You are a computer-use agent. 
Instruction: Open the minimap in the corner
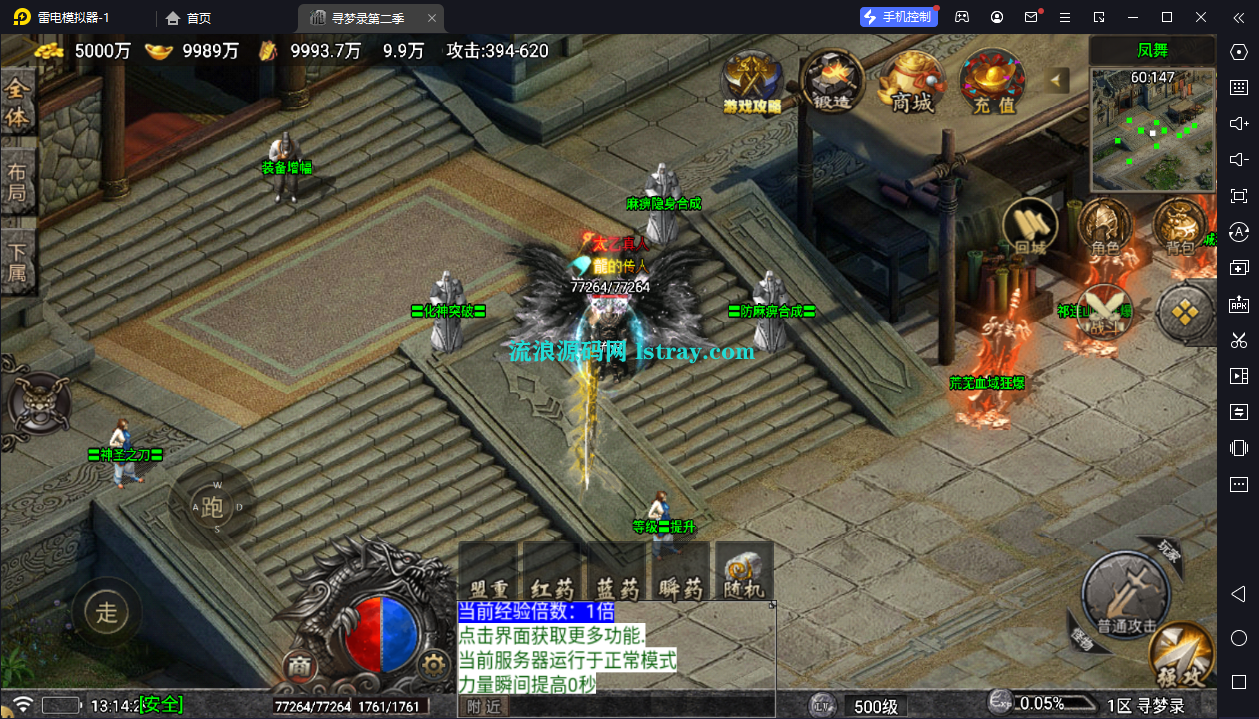tap(1152, 129)
